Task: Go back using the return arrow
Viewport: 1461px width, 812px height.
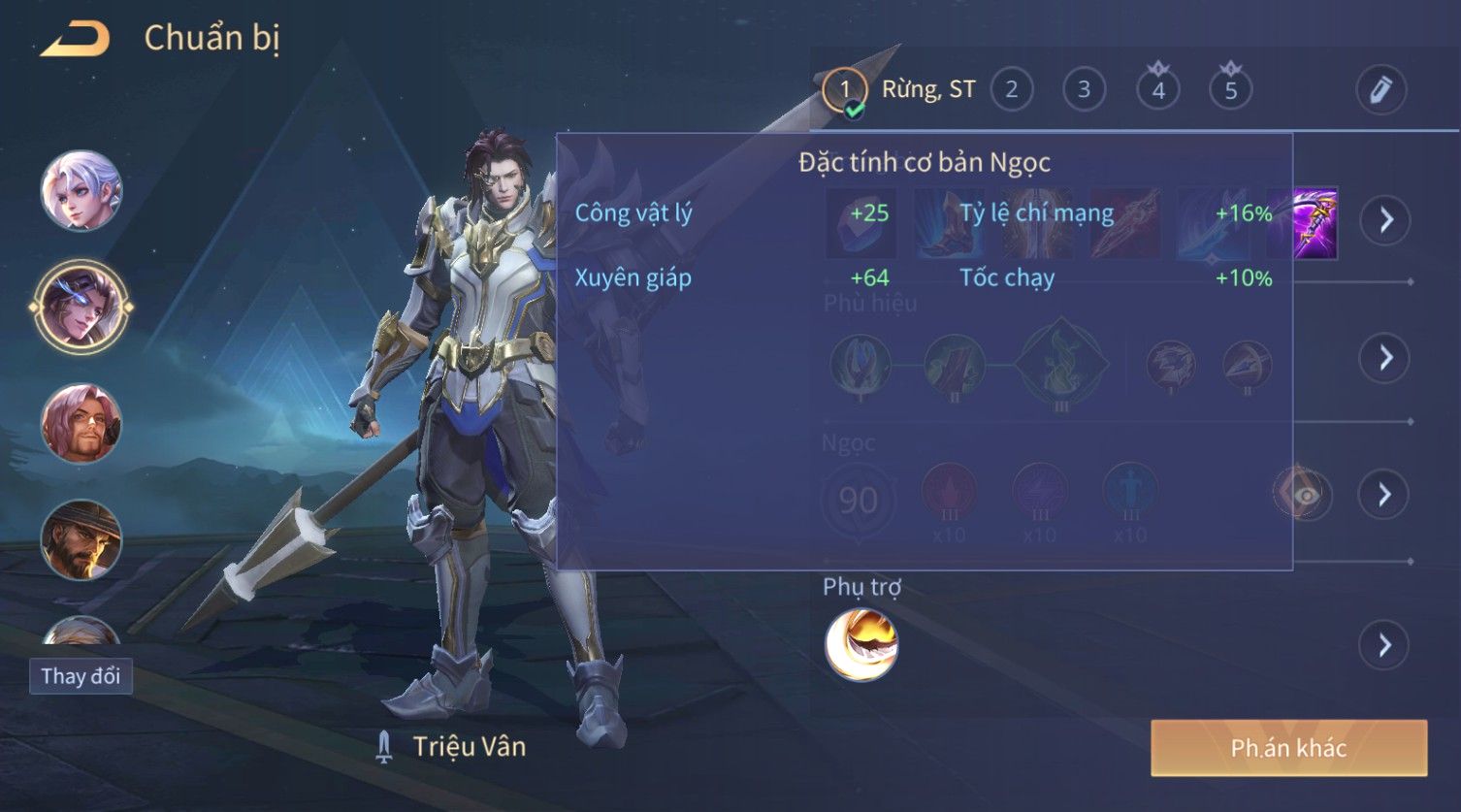Action: click(x=76, y=40)
